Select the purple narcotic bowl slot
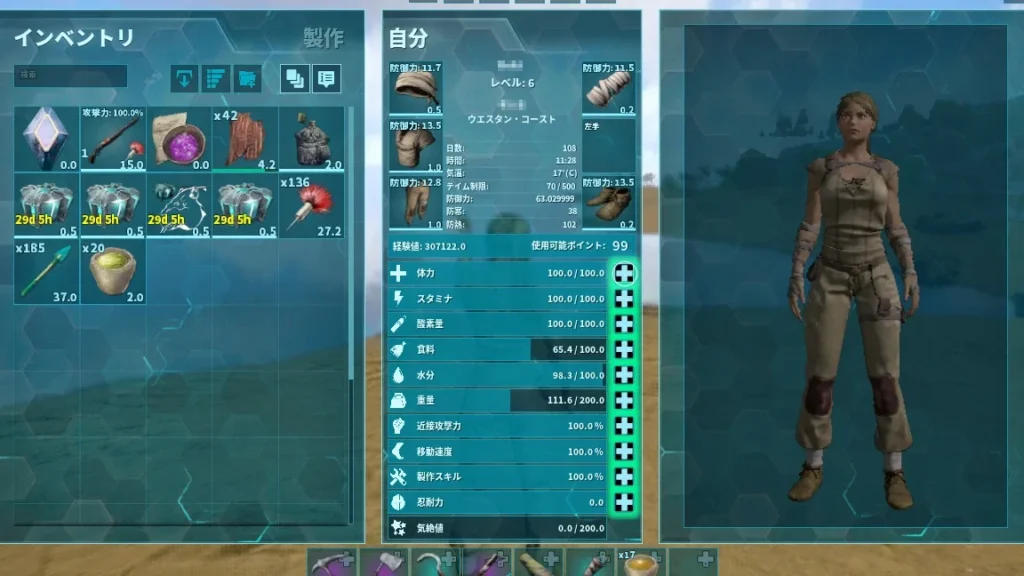The height and width of the screenshot is (576, 1024). [x=179, y=139]
